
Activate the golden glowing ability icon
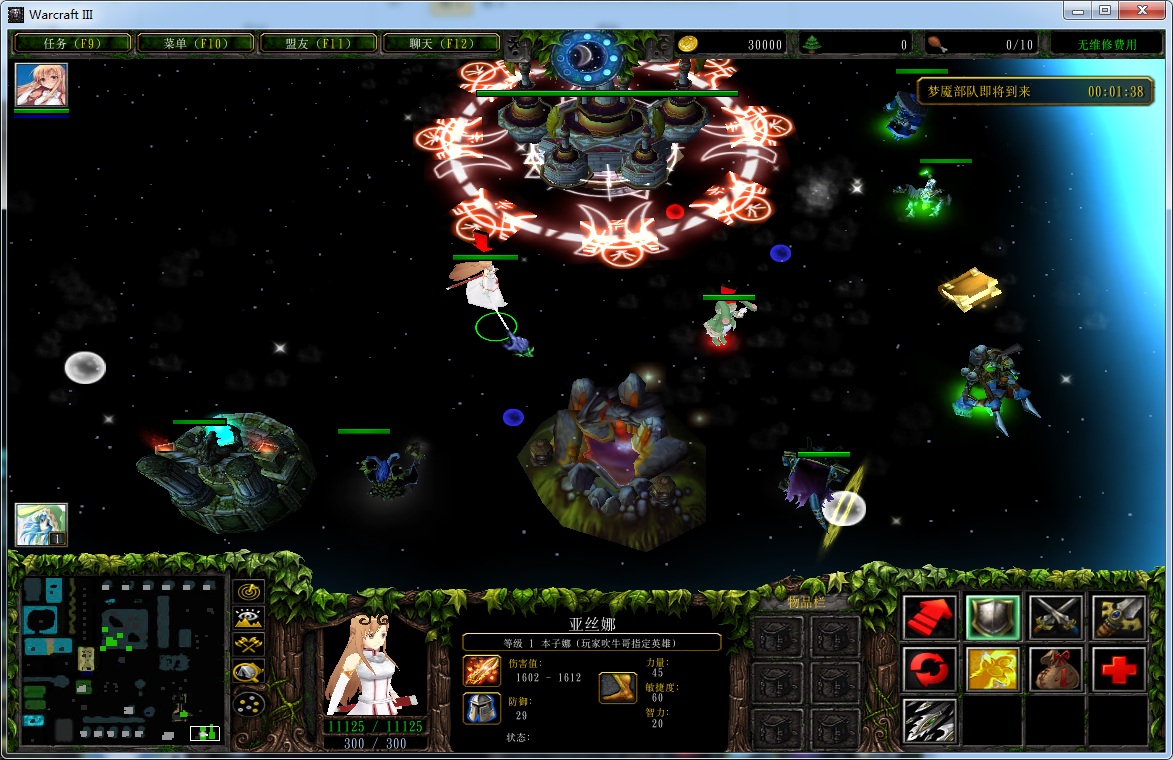(x=992, y=669)
